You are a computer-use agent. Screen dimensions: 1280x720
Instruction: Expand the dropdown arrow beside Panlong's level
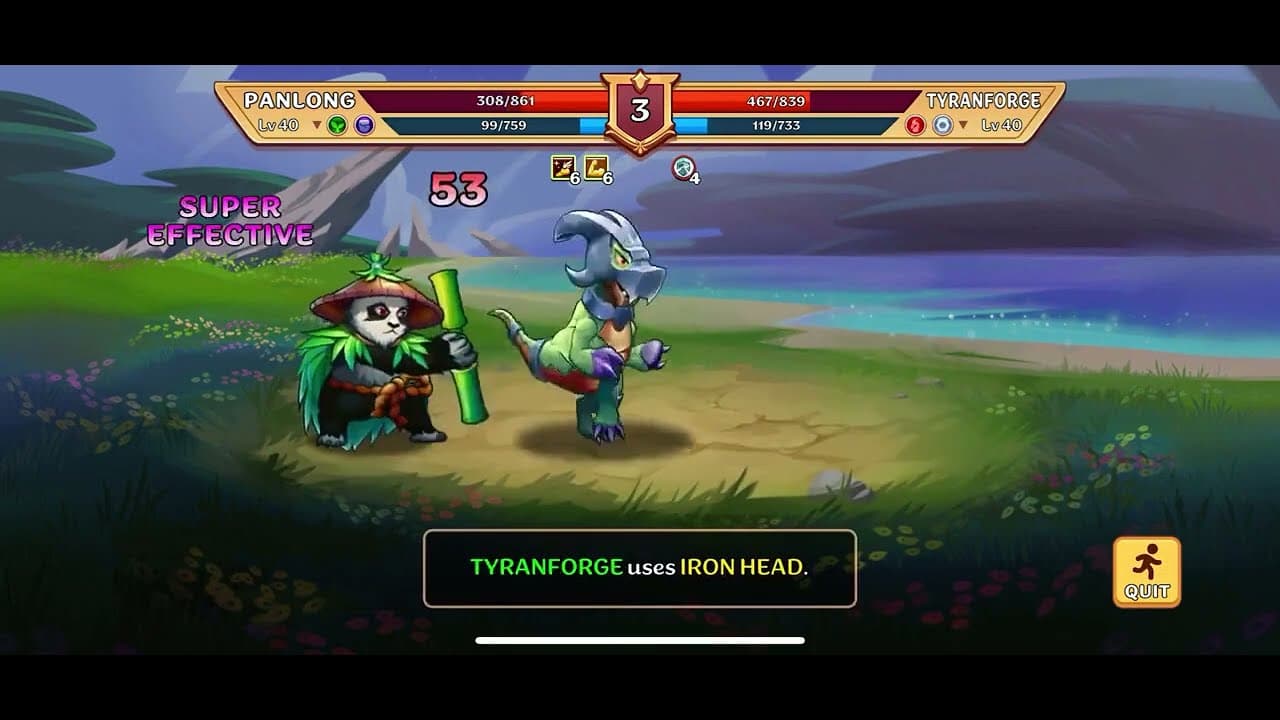click(315, 124)
